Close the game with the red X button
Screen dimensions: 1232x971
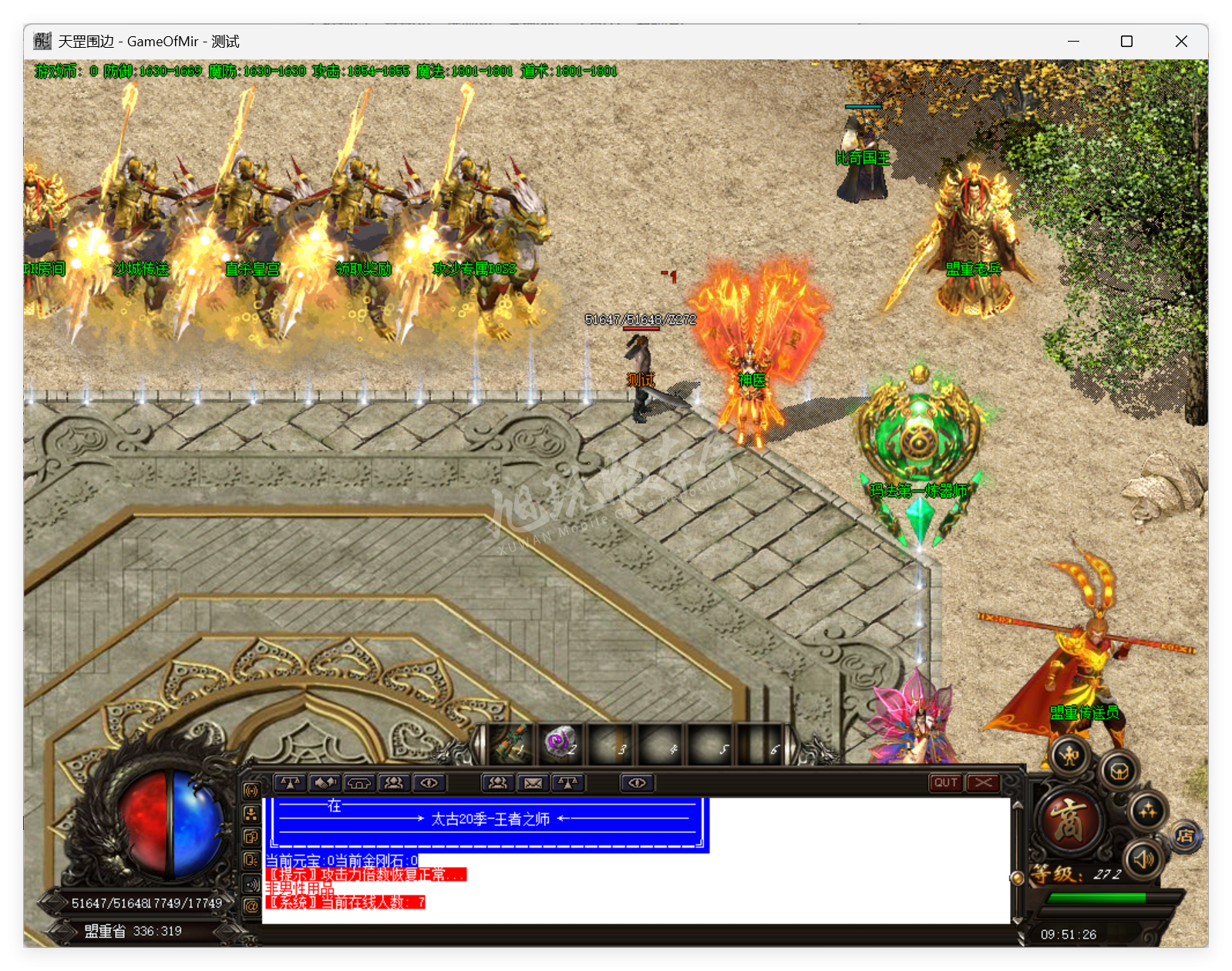click(983, 783)
